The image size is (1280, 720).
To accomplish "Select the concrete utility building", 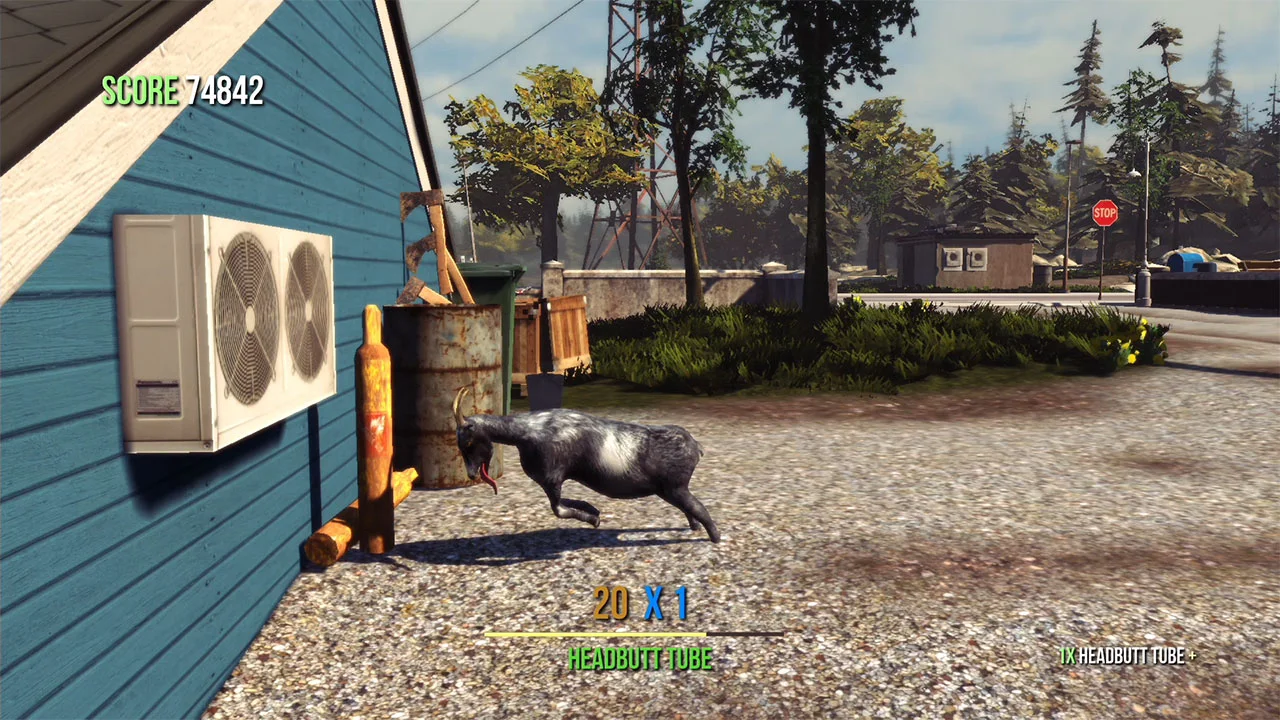I will click(x=965, y=260).
